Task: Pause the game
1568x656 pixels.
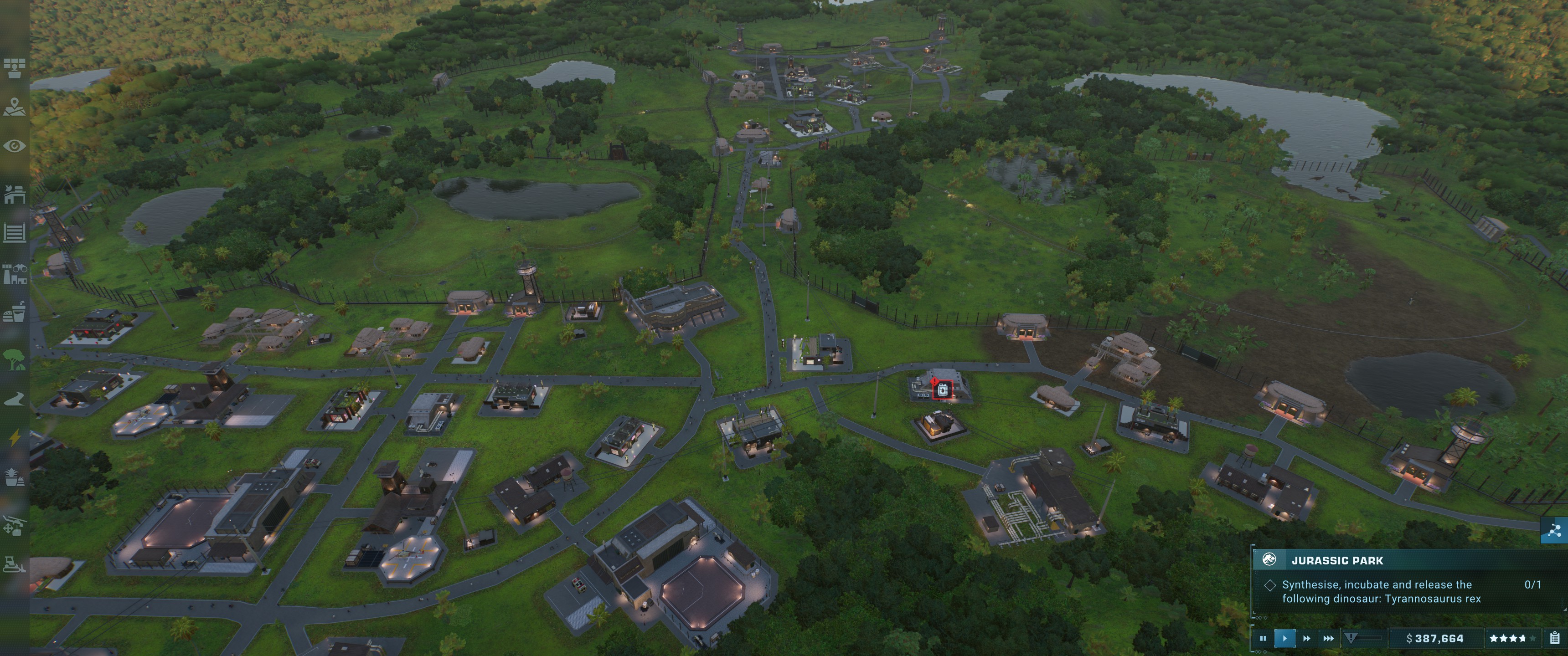Action: pyautogui.click(x=1263, y=638)
